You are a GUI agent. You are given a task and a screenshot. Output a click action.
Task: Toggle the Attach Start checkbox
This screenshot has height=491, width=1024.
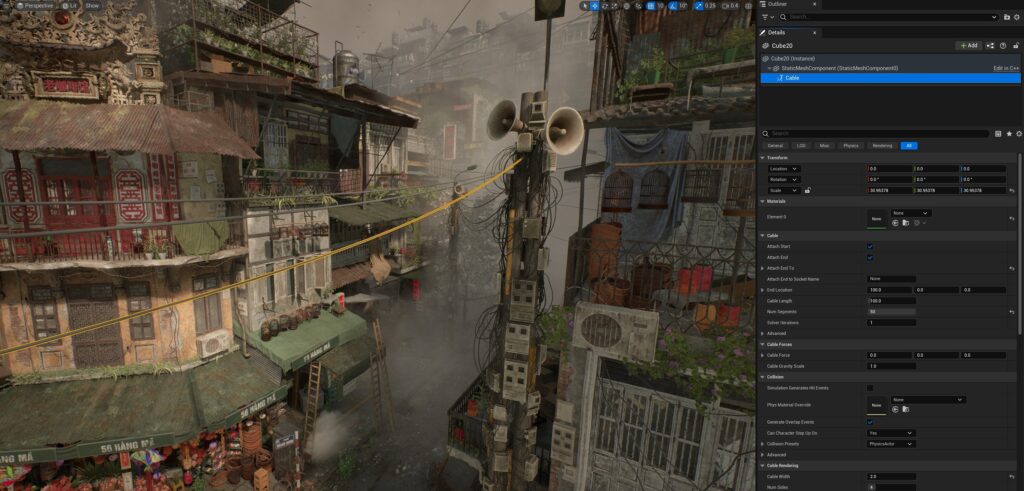point(870,246)
